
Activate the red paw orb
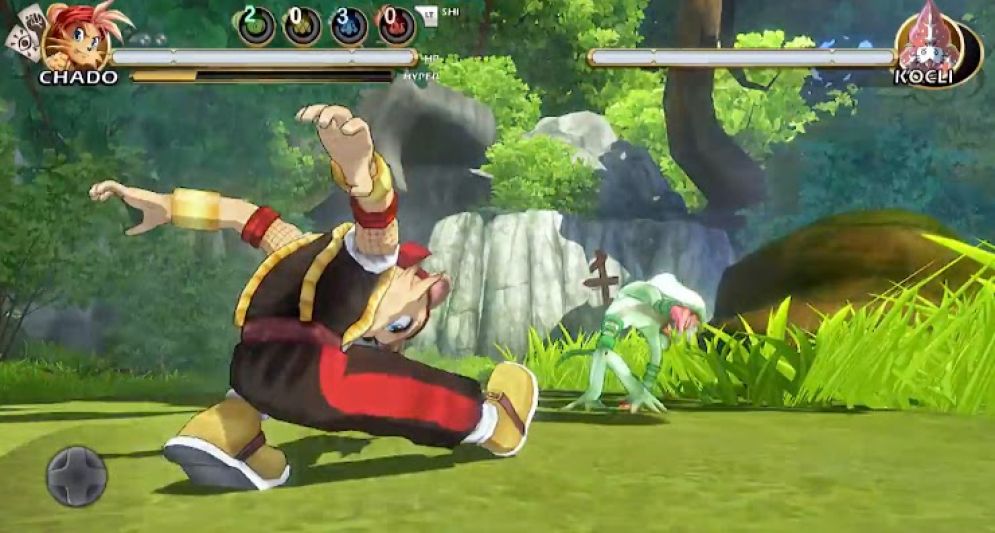coord(396,25)
